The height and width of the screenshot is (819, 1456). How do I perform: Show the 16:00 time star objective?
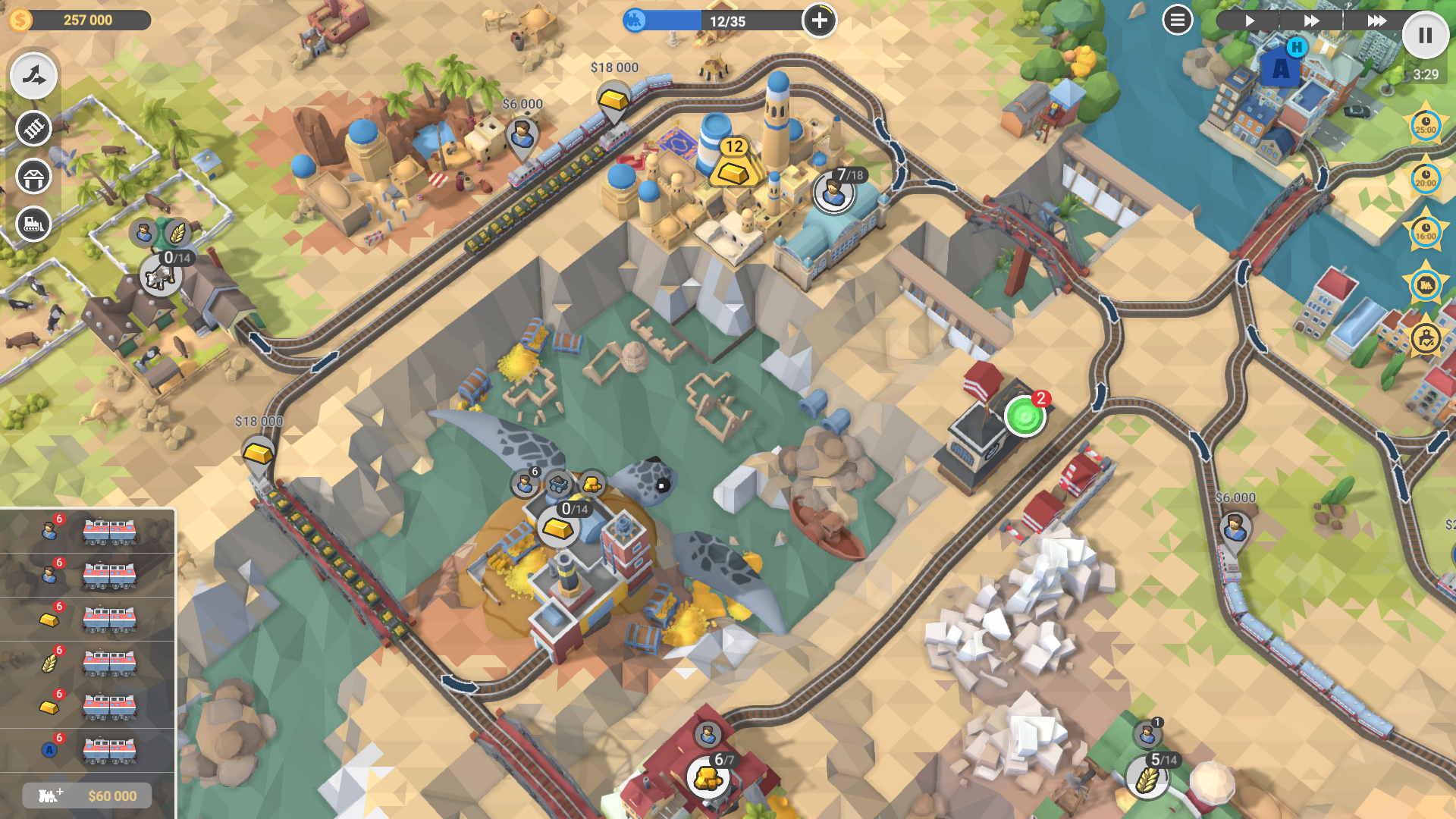click(x=1426, y=232)
